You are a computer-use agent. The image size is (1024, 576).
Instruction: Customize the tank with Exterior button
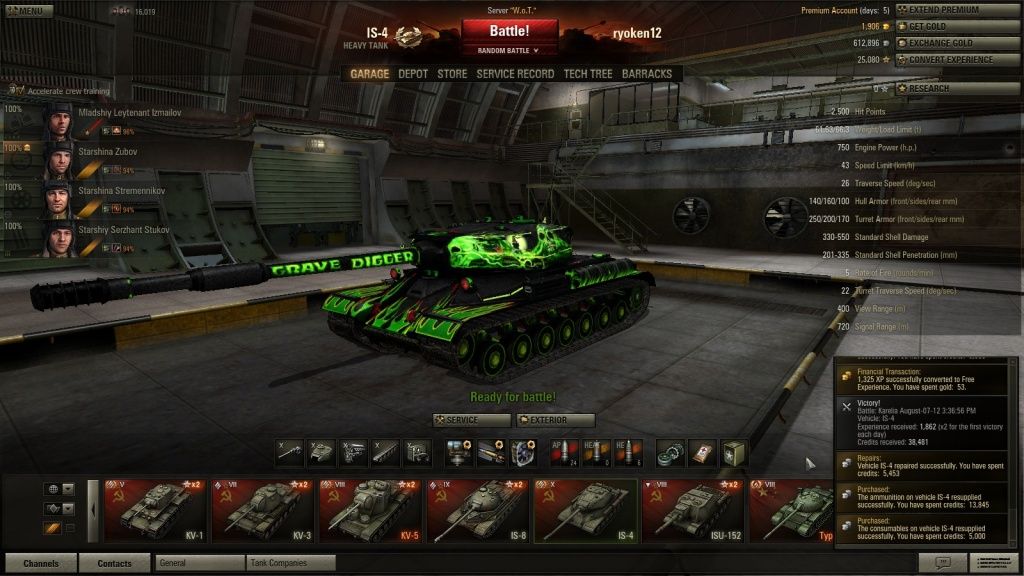pyautogui.click(x=555, y=420)
